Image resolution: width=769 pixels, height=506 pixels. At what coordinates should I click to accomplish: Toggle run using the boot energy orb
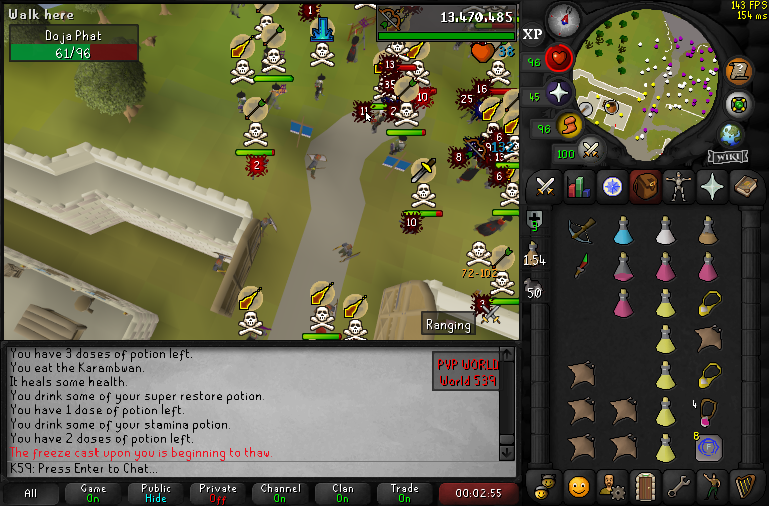(x=570, y=126)
